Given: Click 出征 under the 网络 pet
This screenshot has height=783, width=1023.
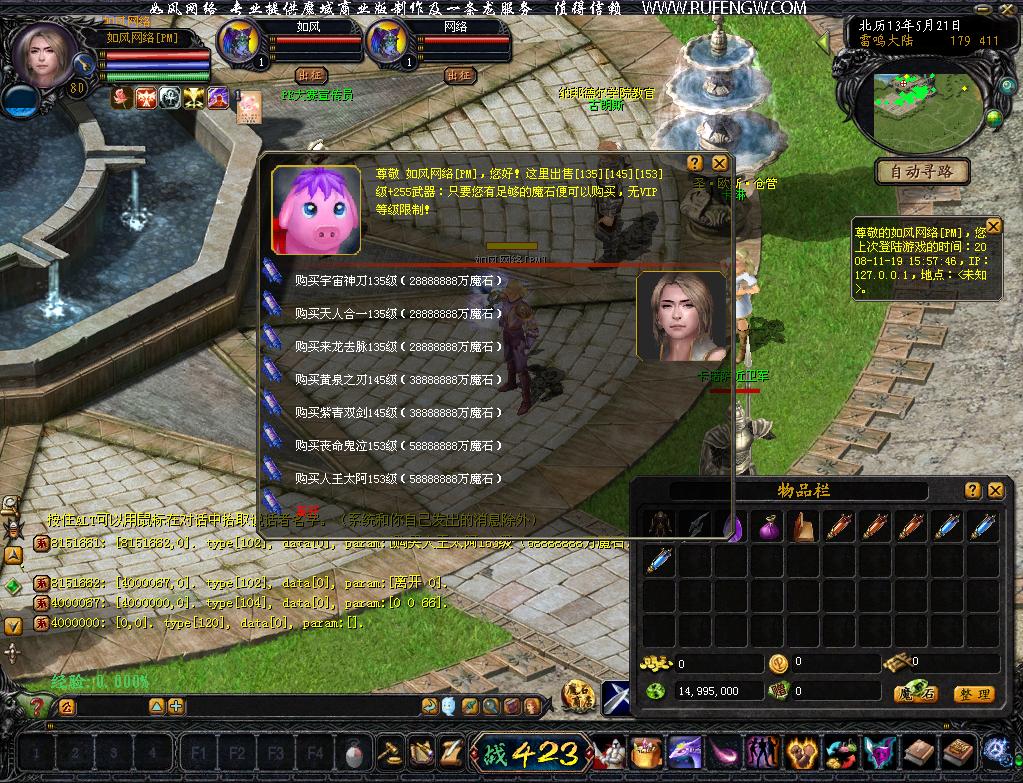Looking at the screenshot, I should click(x=459, y=75).
